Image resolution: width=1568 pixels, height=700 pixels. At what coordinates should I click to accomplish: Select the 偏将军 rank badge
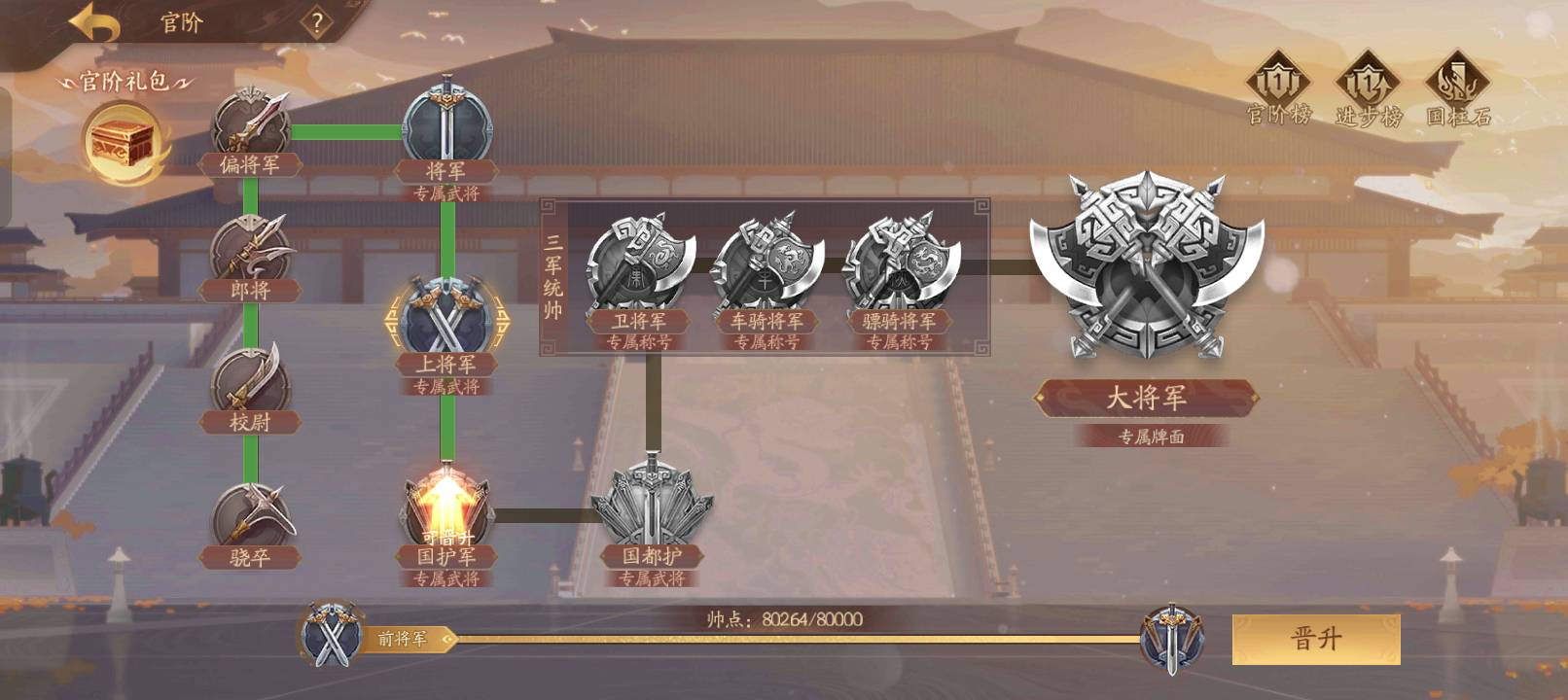coord(251,124)
